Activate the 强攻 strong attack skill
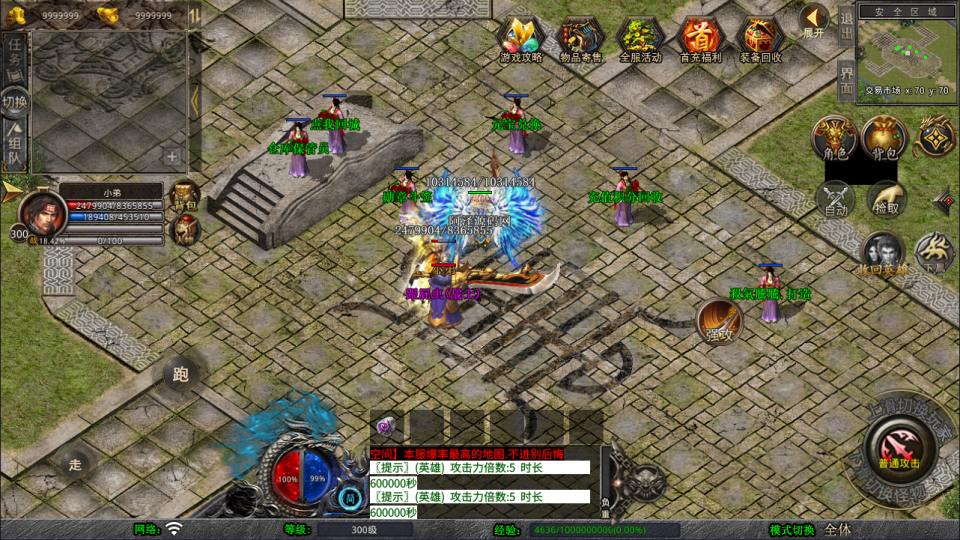This screenshot has width=960, height=540. tap(718, 320)
